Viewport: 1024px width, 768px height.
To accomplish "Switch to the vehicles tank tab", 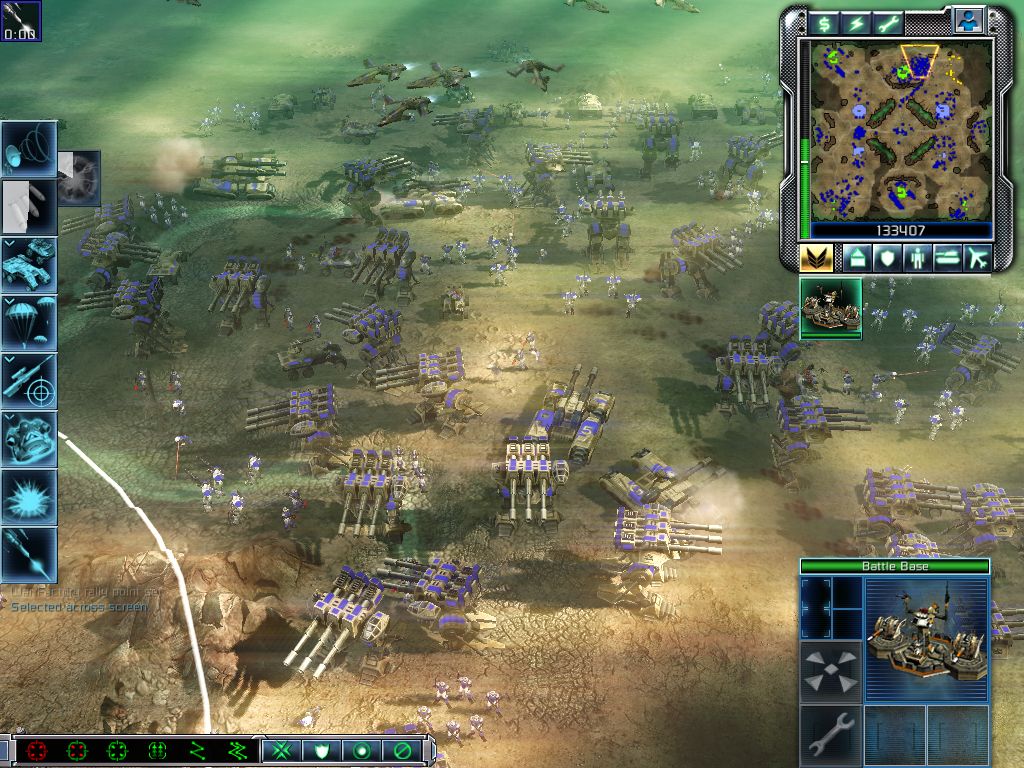I will pos(947,258).
